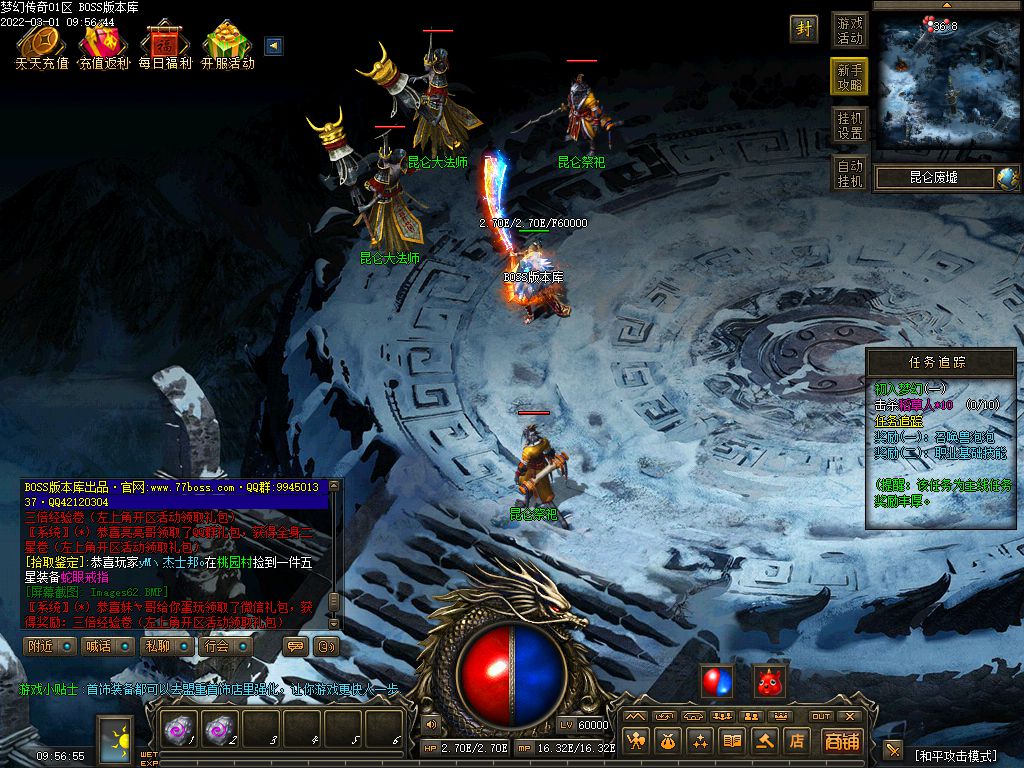Open the 游戏活动 game events panel
Image resolution: width=1024 pixels, height=768 pixels.
(850, 30)
